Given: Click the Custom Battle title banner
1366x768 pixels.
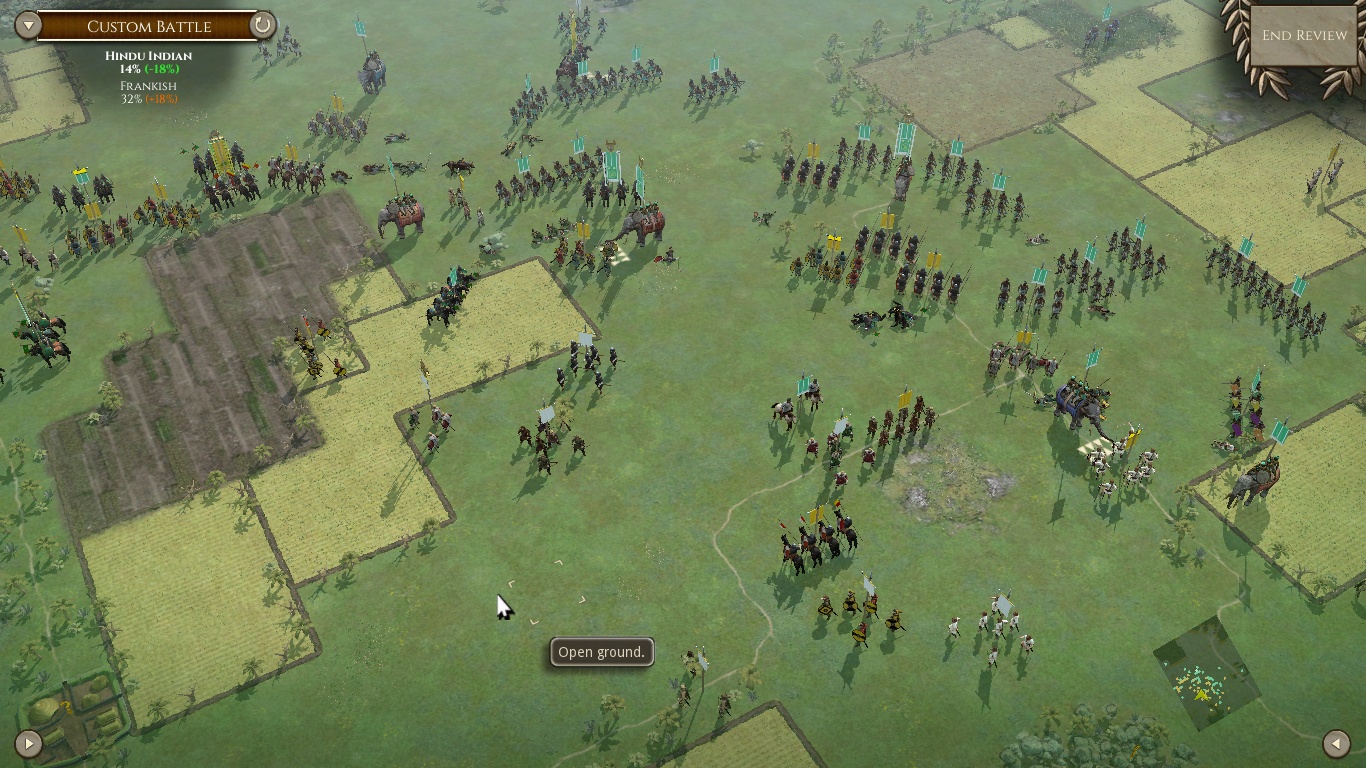Looking at the screenshot, I should 148,26.
